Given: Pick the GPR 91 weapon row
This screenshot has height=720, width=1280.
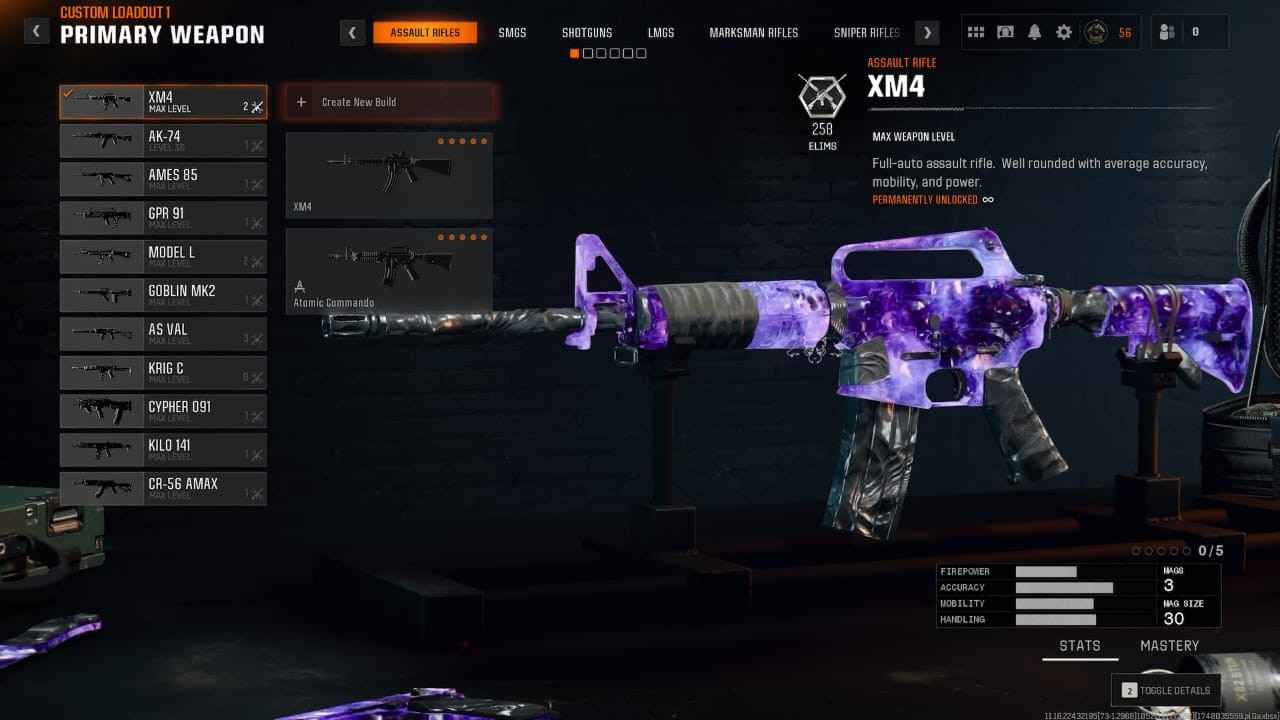Looking at the screenshot, I should (x=163, y=218).
